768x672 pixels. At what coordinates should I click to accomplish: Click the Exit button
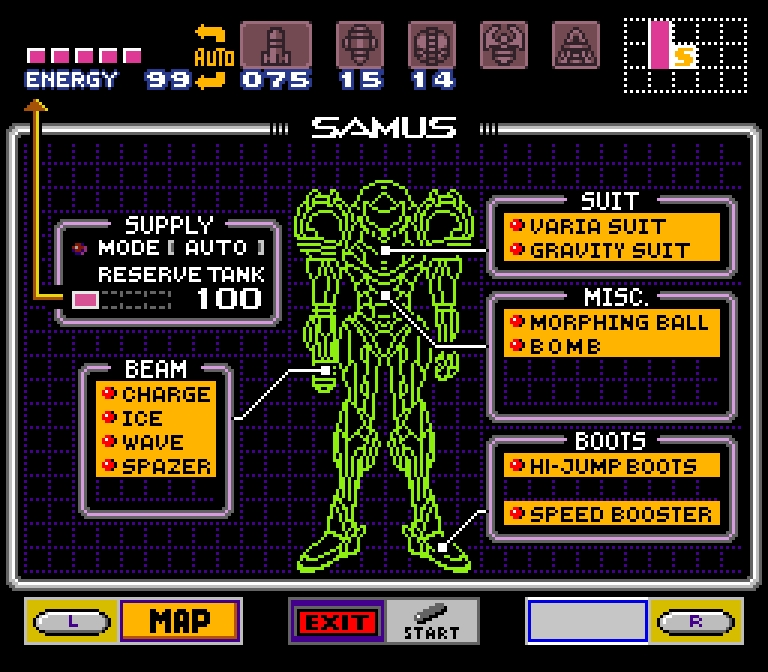coord(336,622)
